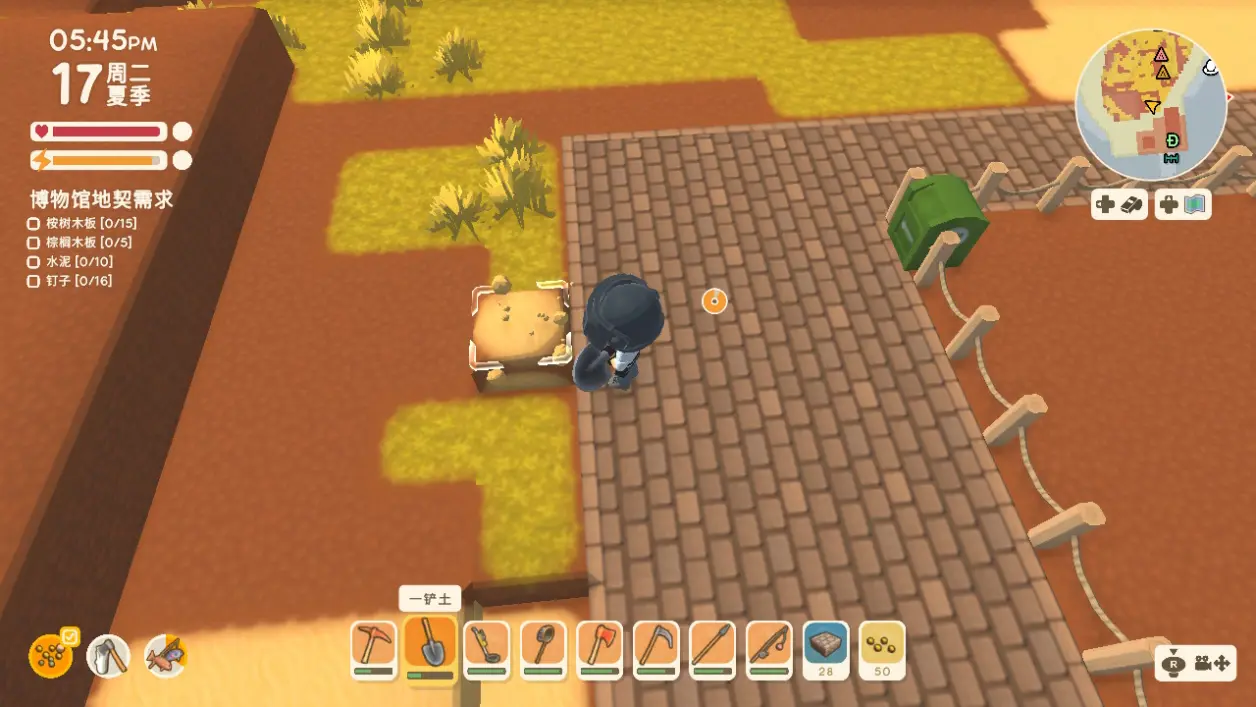Click the green D marker on minimap
The image size is (1256, 707).
(1172, 140)
